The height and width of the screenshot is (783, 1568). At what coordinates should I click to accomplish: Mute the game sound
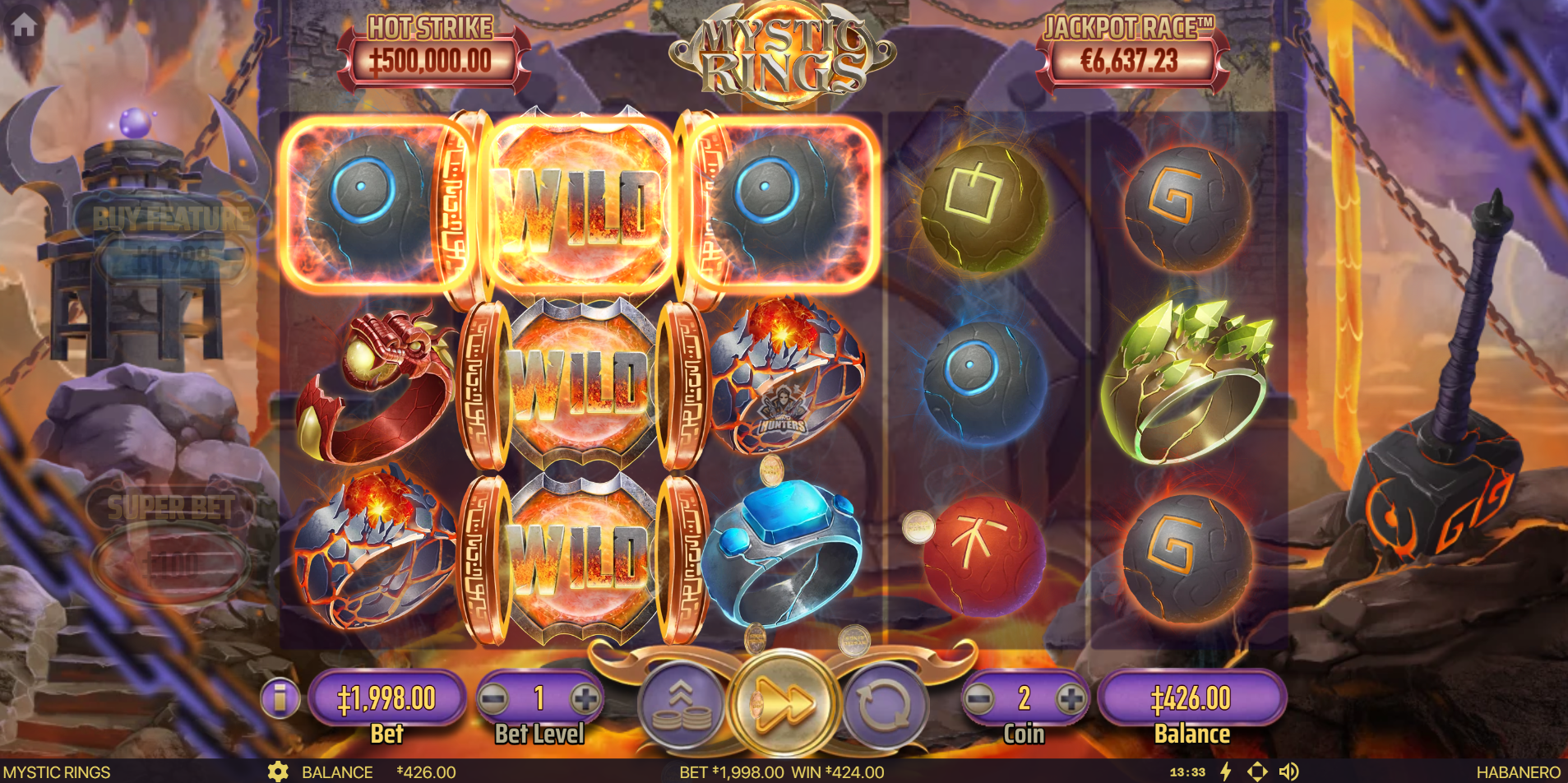pyautogui.click(x=1288, y=771)
